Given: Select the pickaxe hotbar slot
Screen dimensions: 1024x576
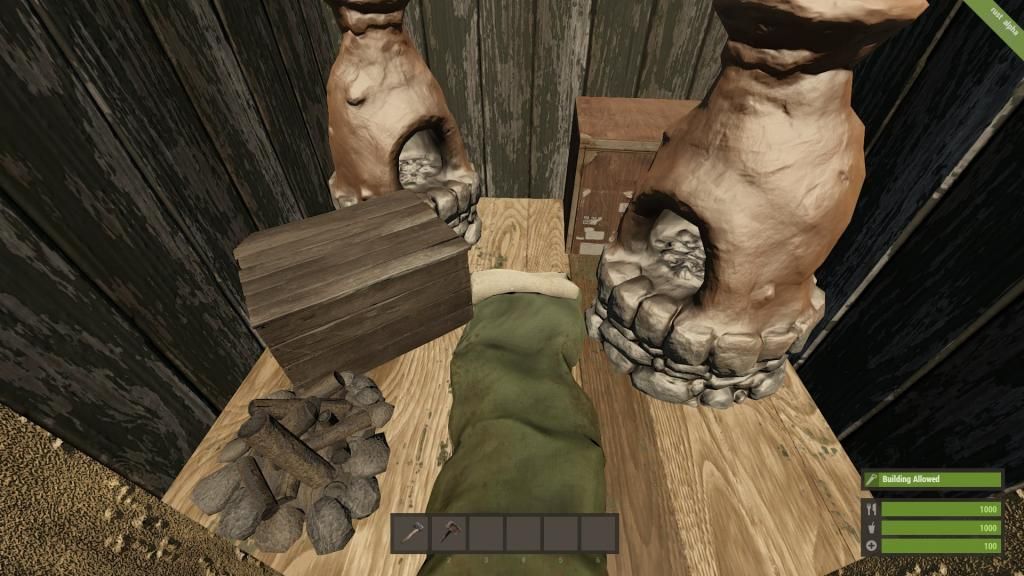Looking at the screenshot, I should click(x=449, y=533).
